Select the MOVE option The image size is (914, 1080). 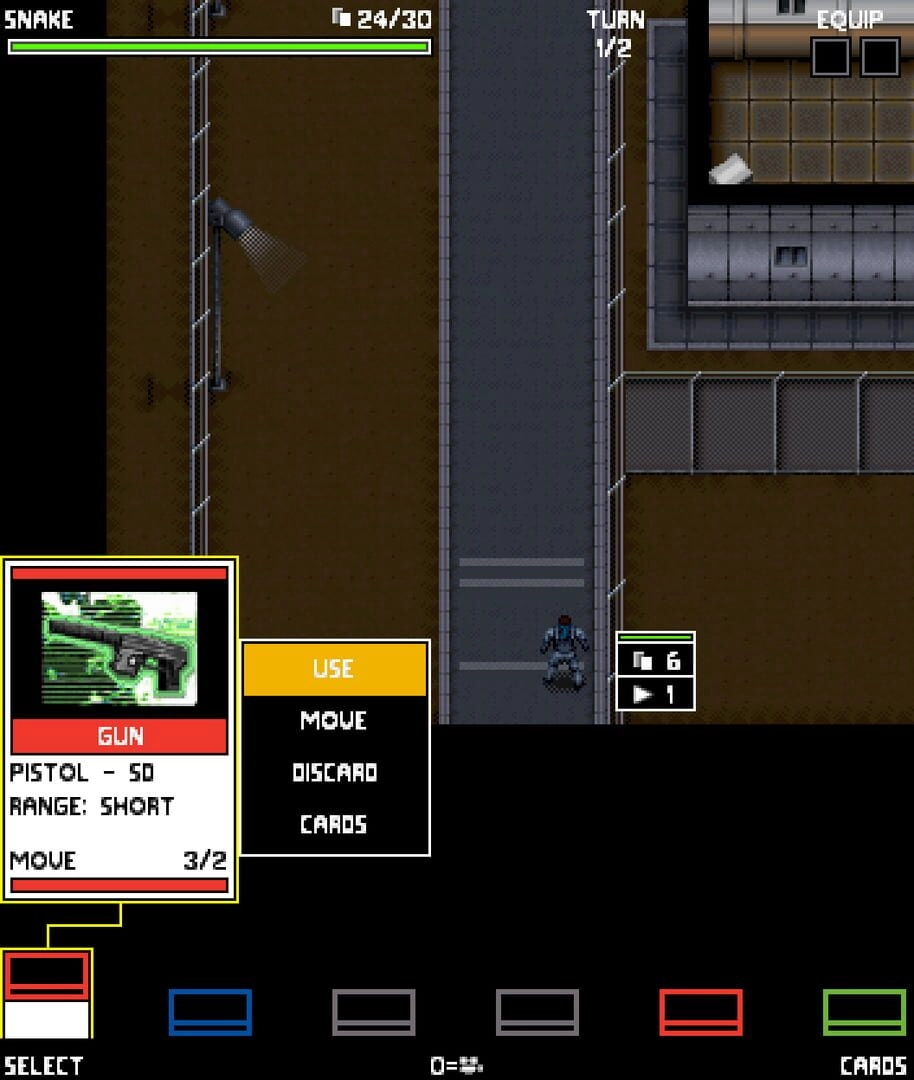click(x=334, y=720)
